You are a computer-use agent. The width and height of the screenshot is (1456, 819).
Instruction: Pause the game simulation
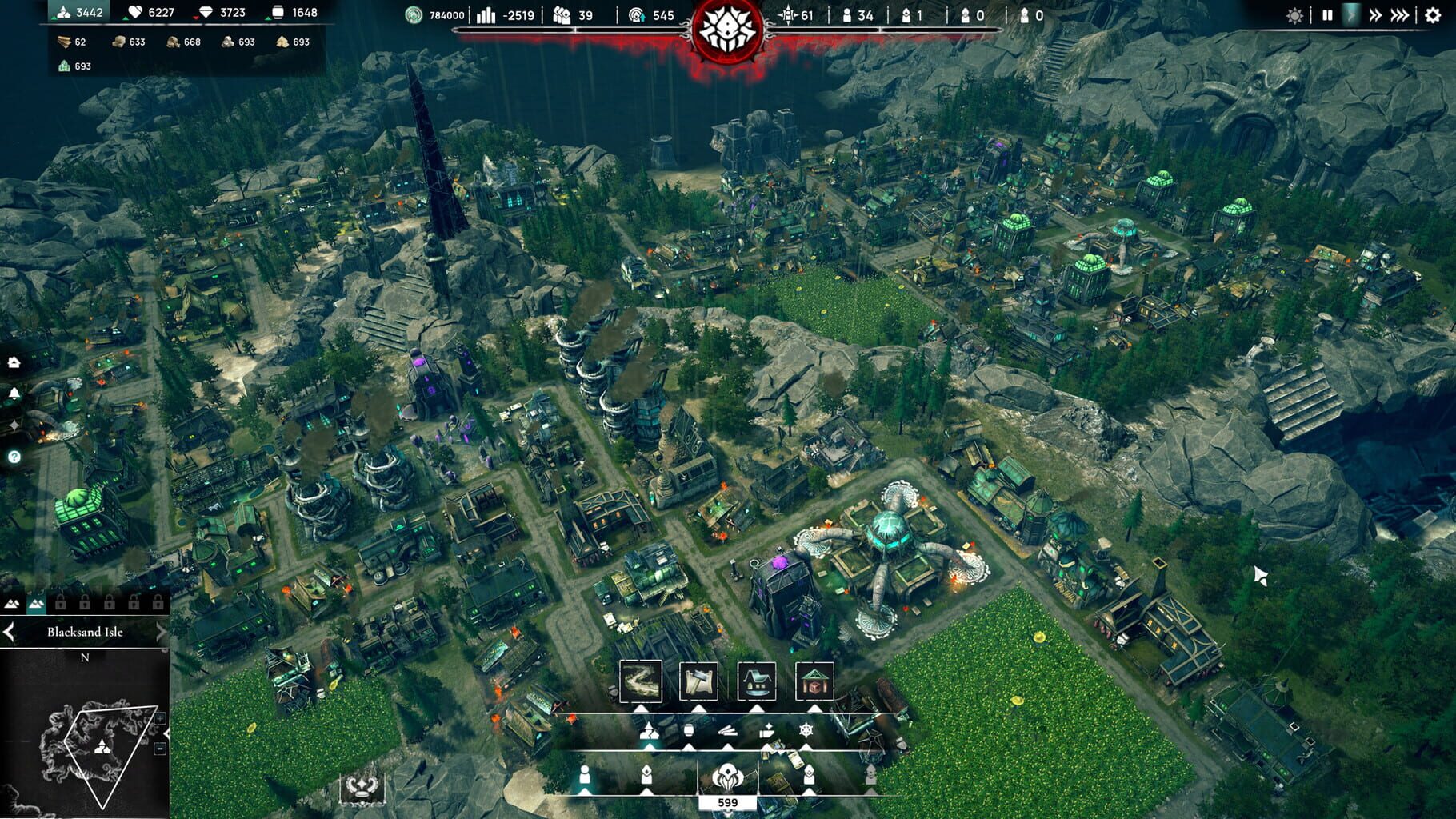pos(1328,14)
